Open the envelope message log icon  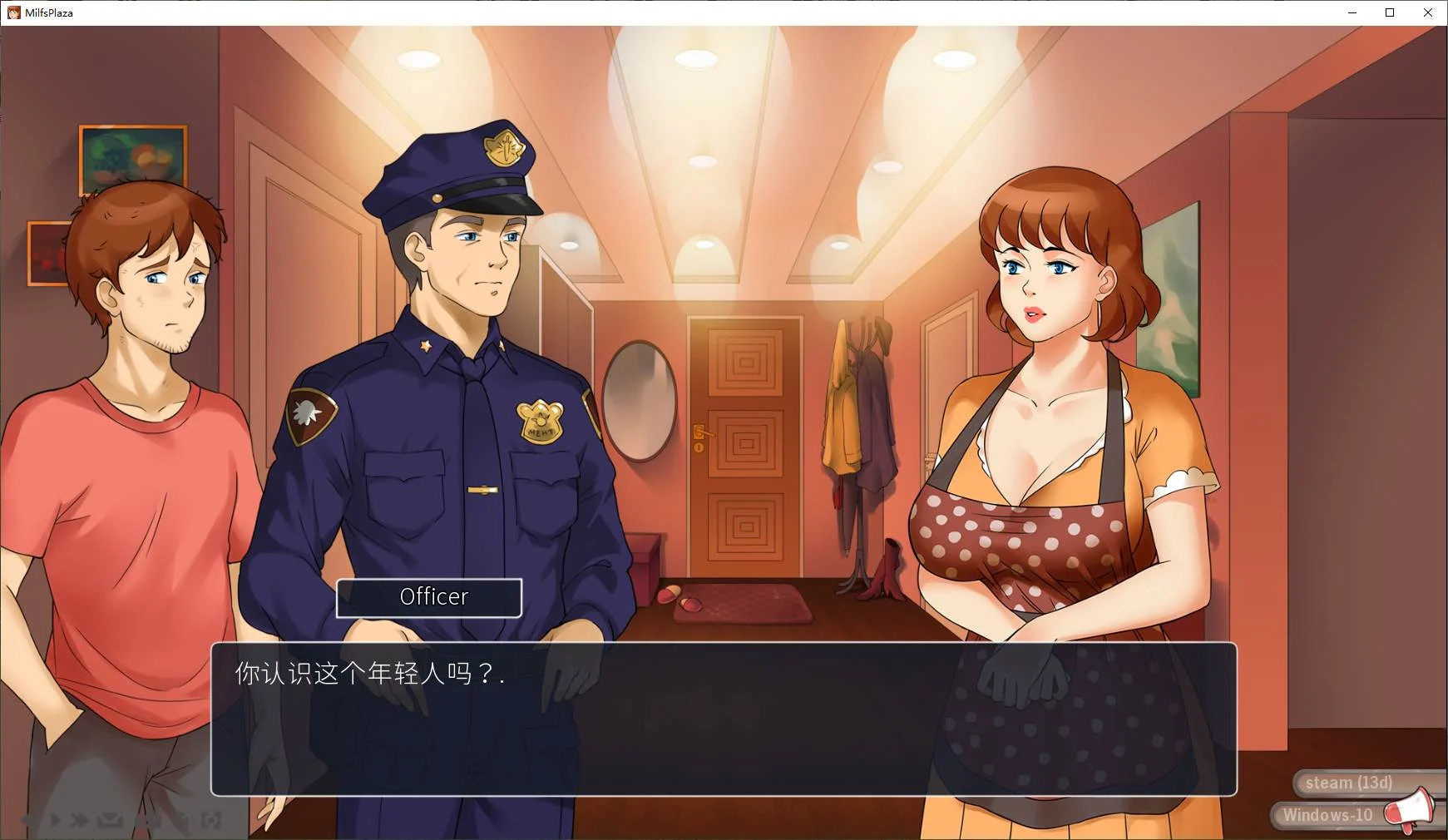[x=110, y=821]
